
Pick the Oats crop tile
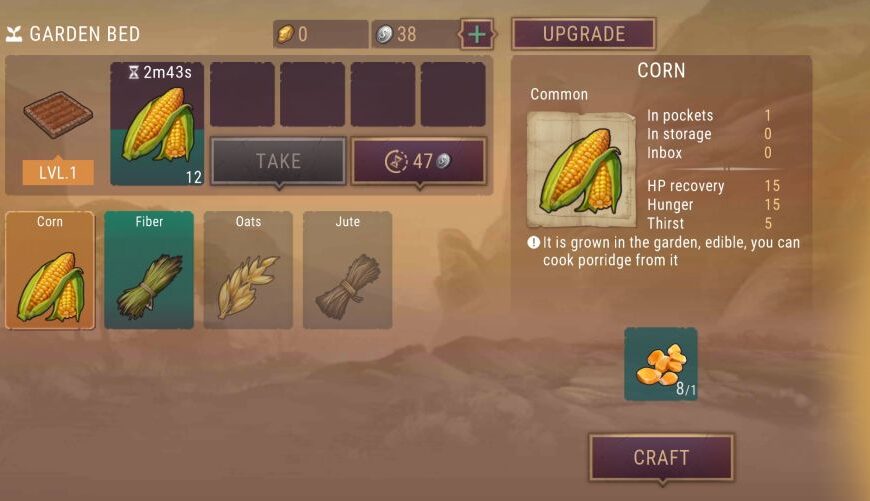pyautogui.click(x=248, y=270)
